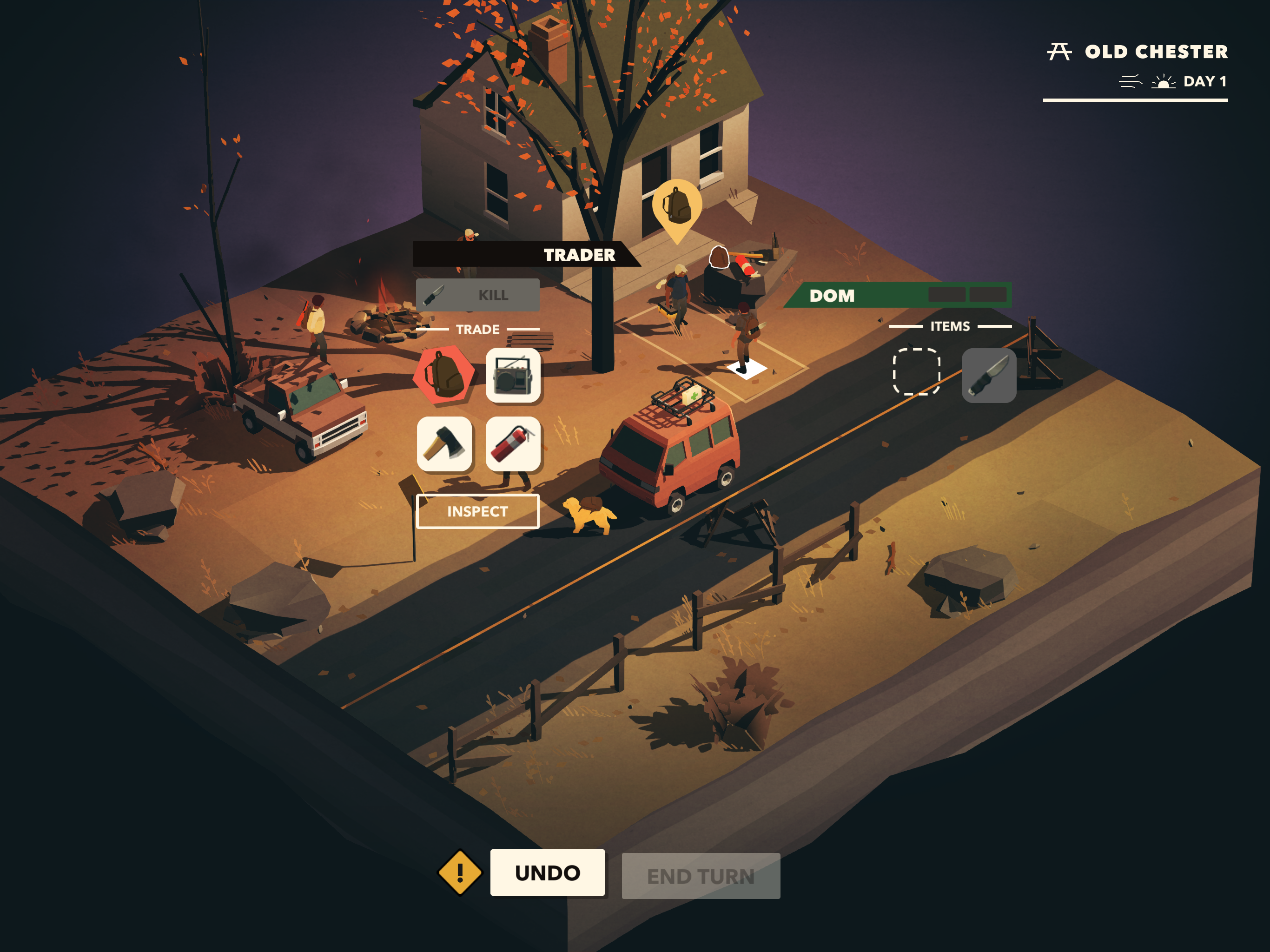Select the trader's backpack for trade
1270x952 pixels.
[x=444, y=374]
